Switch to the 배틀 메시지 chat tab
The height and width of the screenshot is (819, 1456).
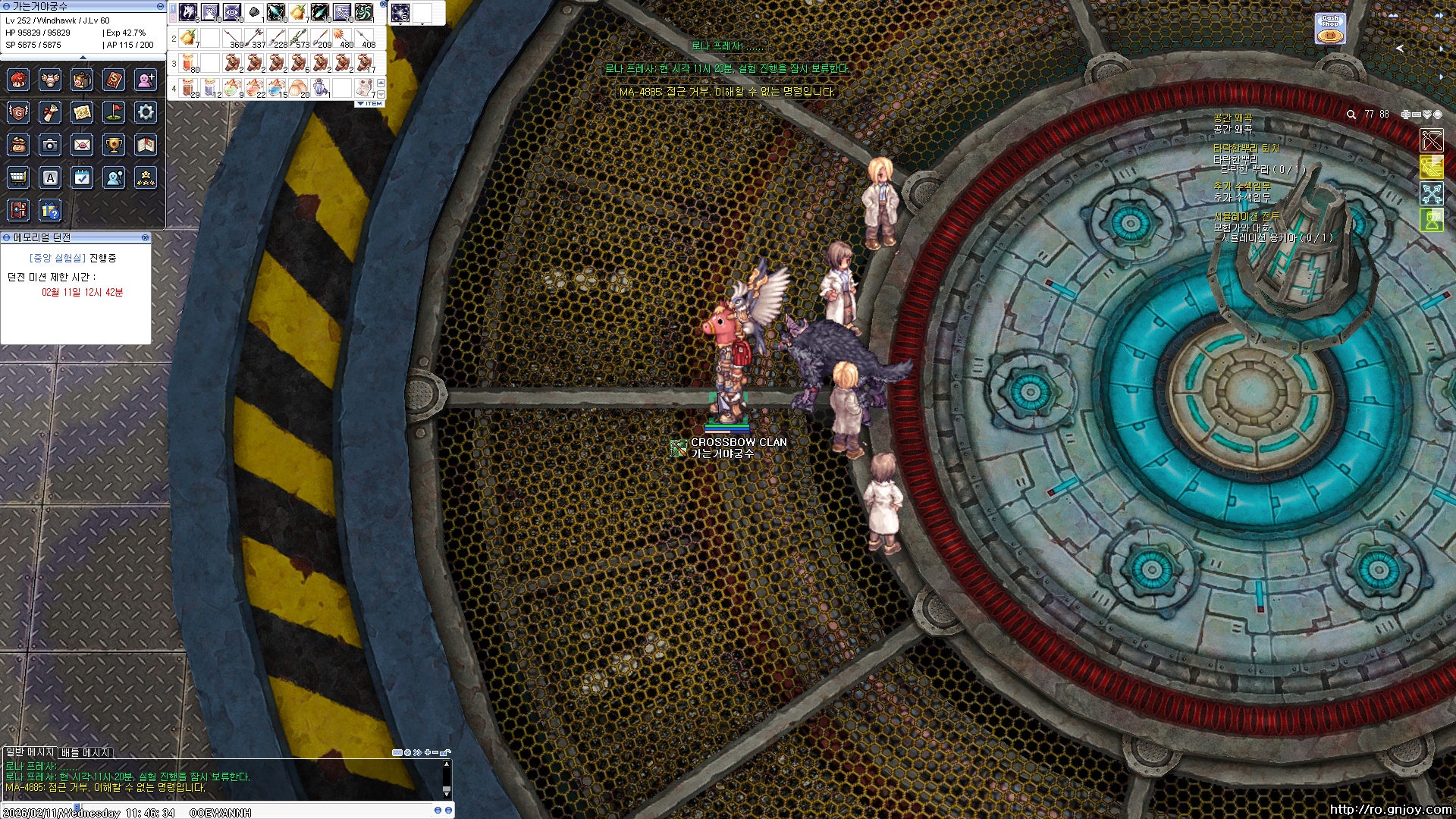point(86,752)
